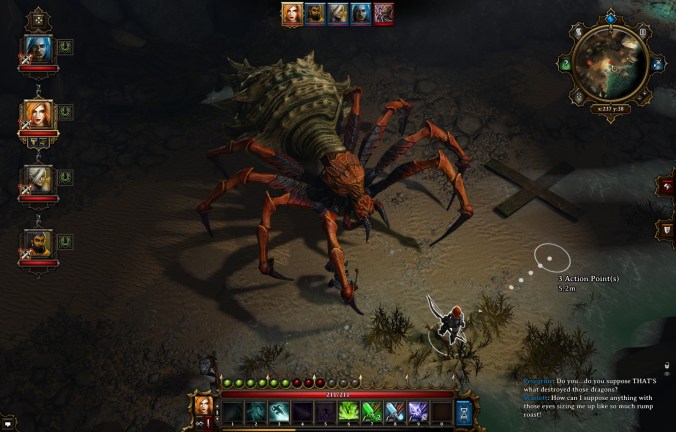Open the red tab on right edge
Image resolution: width=676 pixels, height=432 pixels.
(x=666, y=187)
